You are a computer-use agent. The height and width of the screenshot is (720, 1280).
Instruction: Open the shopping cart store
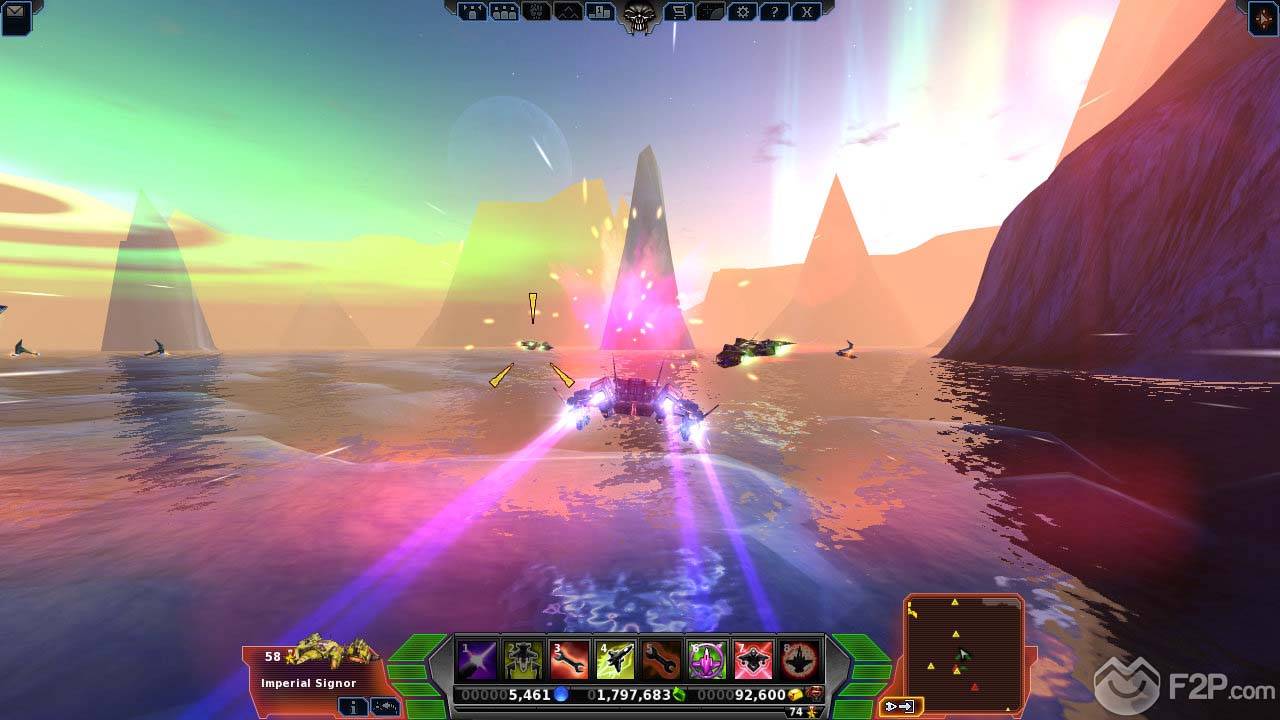coord(678,12)
